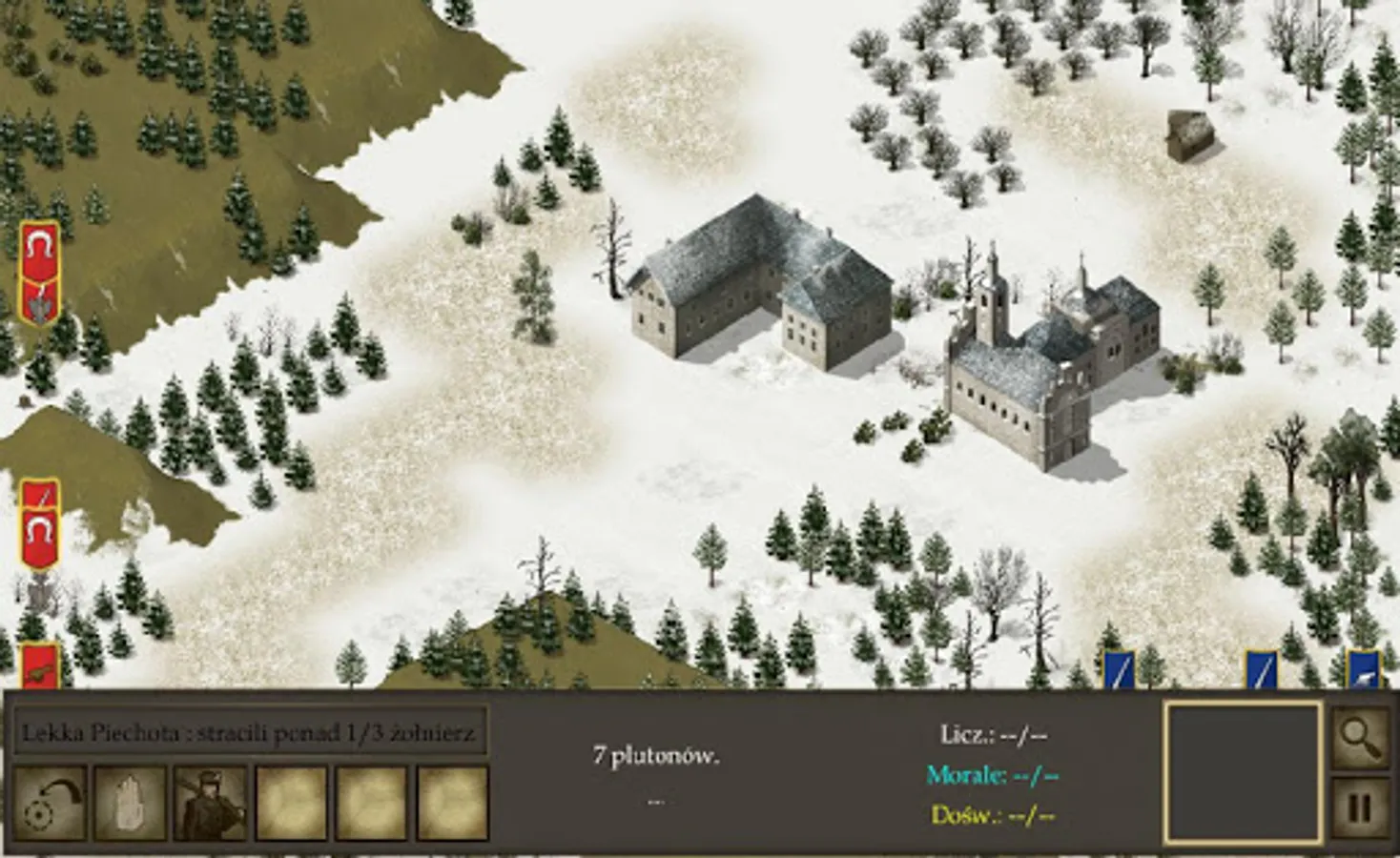This screenshot has width=1400, height=858.
Task: Pause the battle with the pause button
Action: [1359, 809]
